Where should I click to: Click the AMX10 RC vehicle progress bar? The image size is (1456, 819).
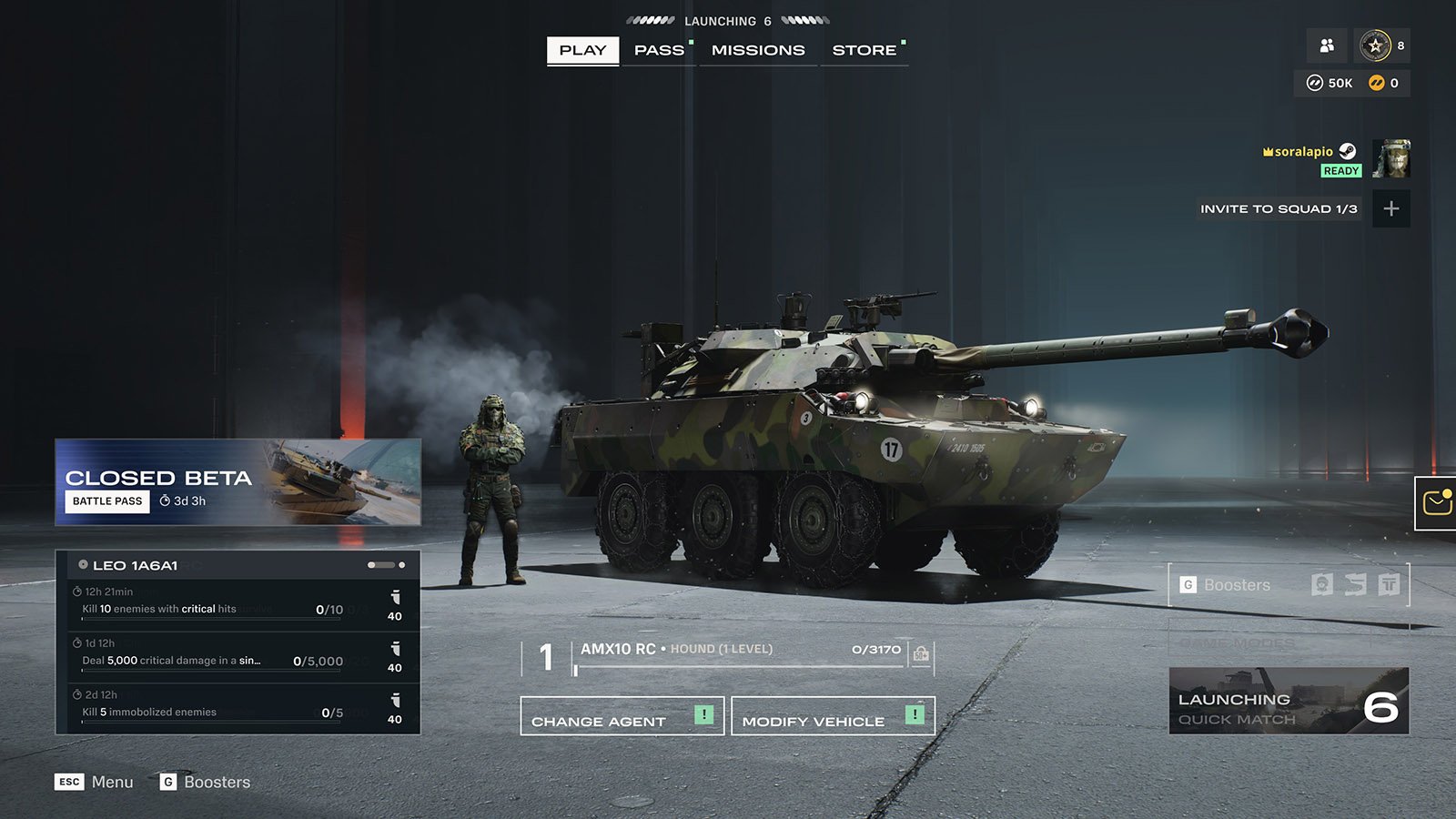[739, 668]
